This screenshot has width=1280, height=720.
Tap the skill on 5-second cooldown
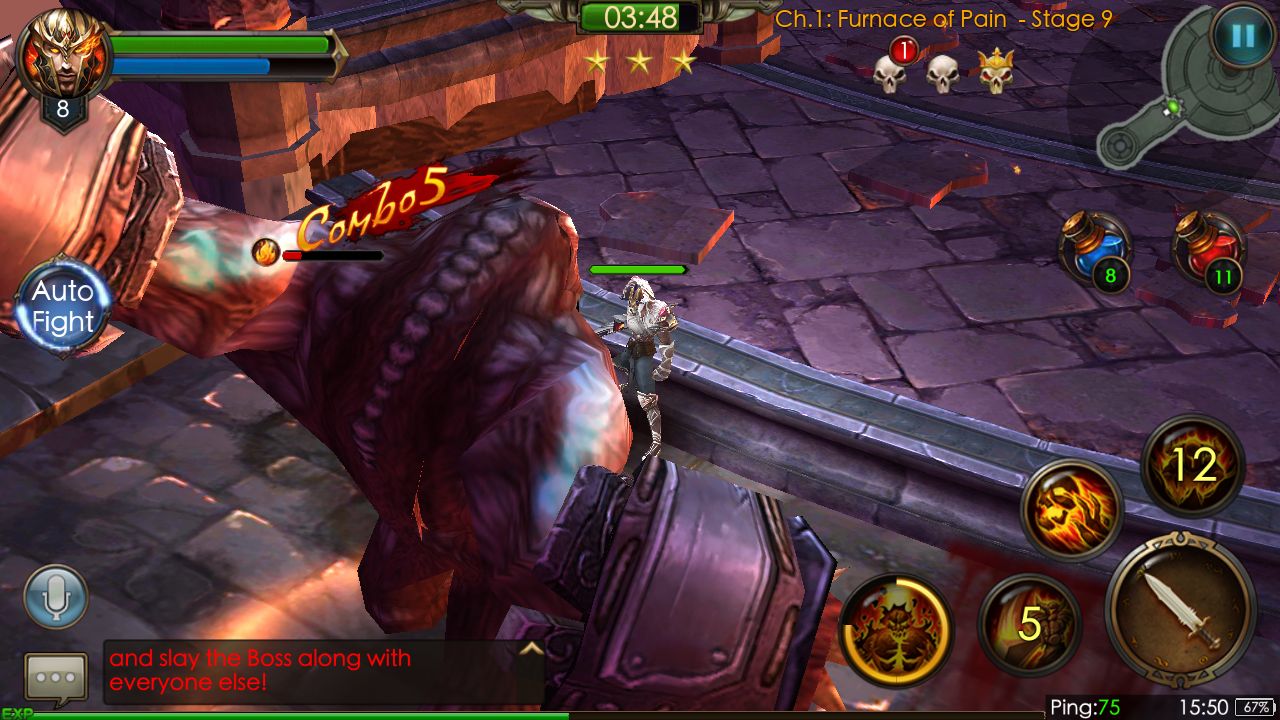(1029, 625)
